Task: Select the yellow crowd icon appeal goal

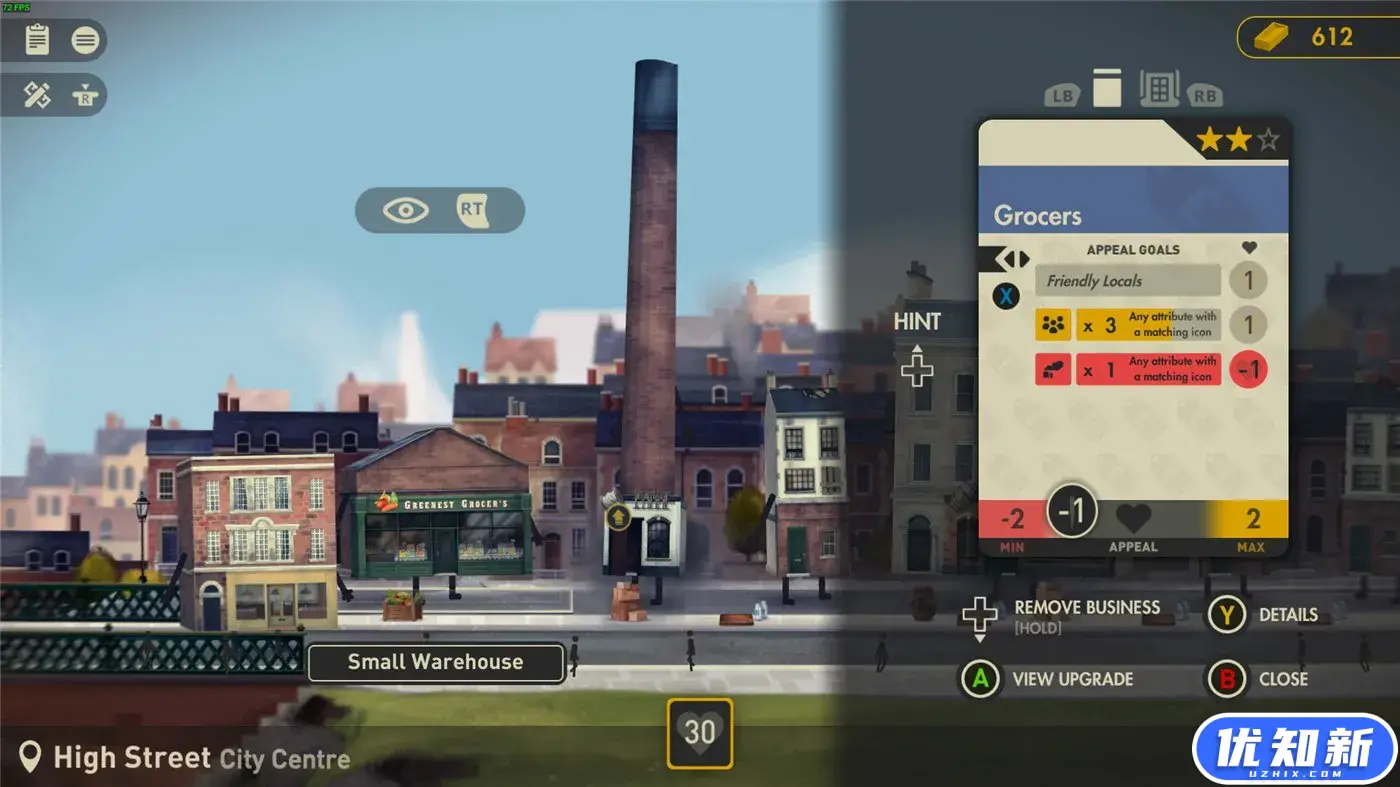Action: 1127,324
